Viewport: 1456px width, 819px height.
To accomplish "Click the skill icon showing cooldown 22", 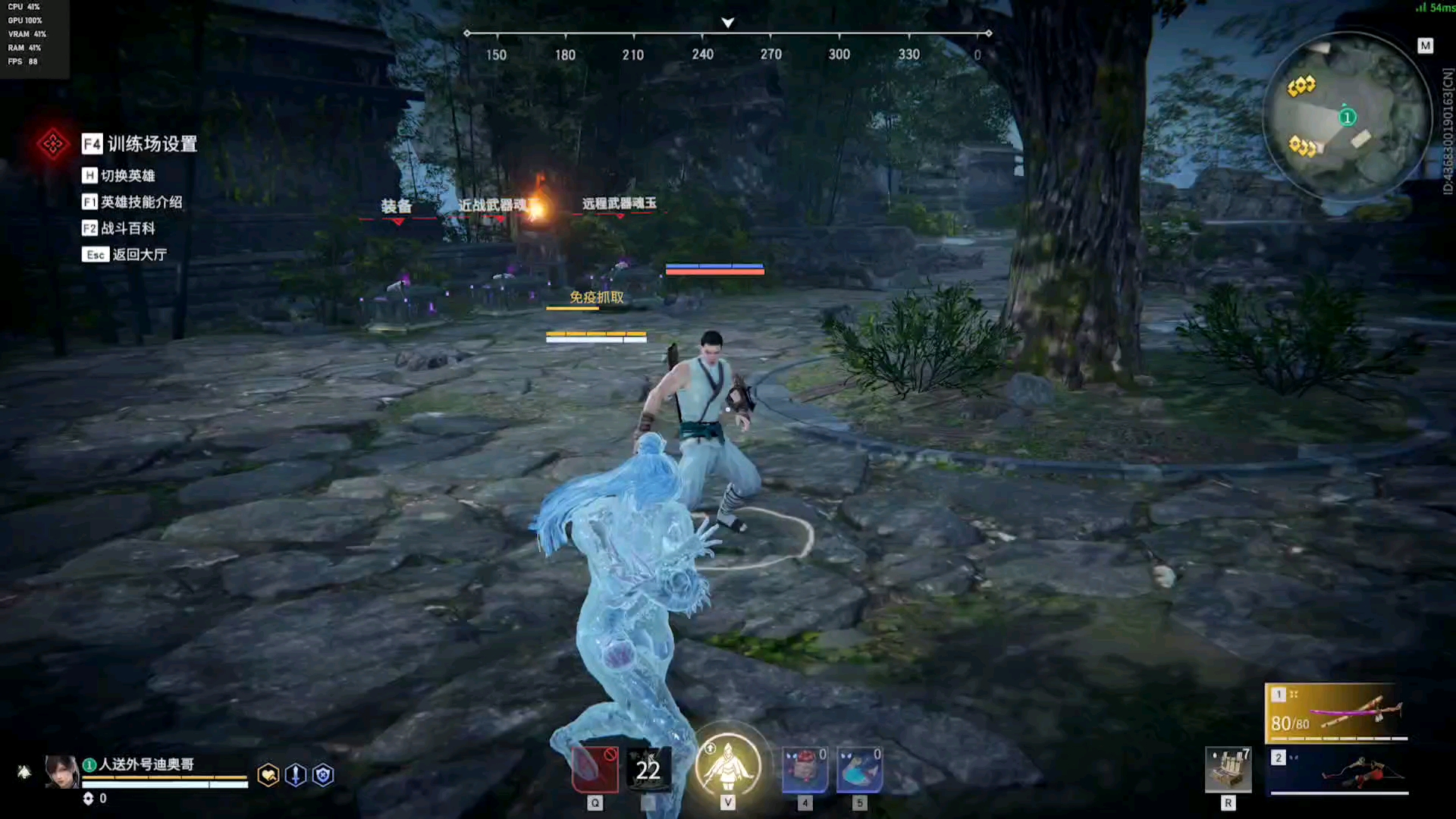I will pyautogui.click(x=648, y=769).
